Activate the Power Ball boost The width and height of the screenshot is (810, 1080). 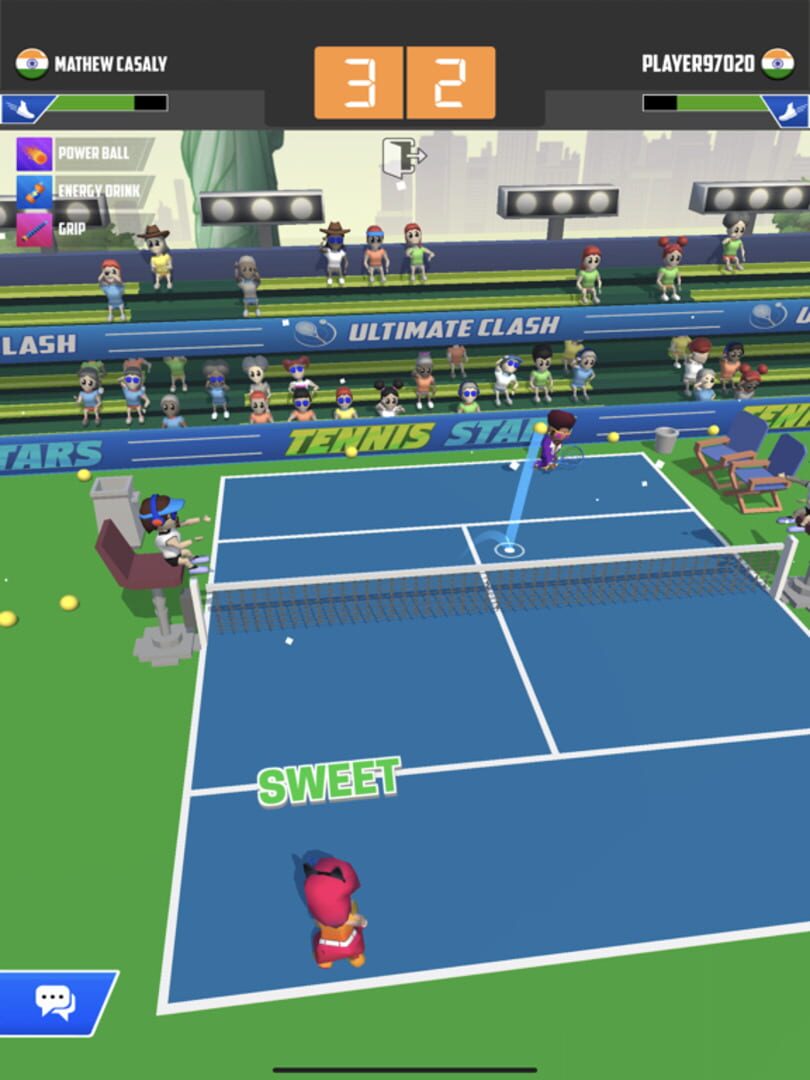tap(35, 155)
